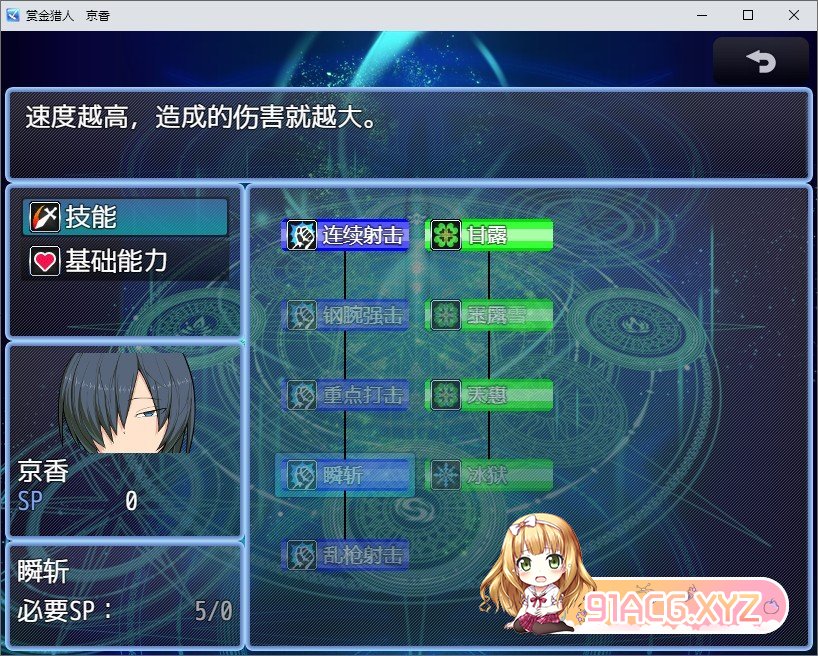The height and width of the screenshot is (656, 818).
Task: Select the 技能 category
Action: click(x=125, y=216)
